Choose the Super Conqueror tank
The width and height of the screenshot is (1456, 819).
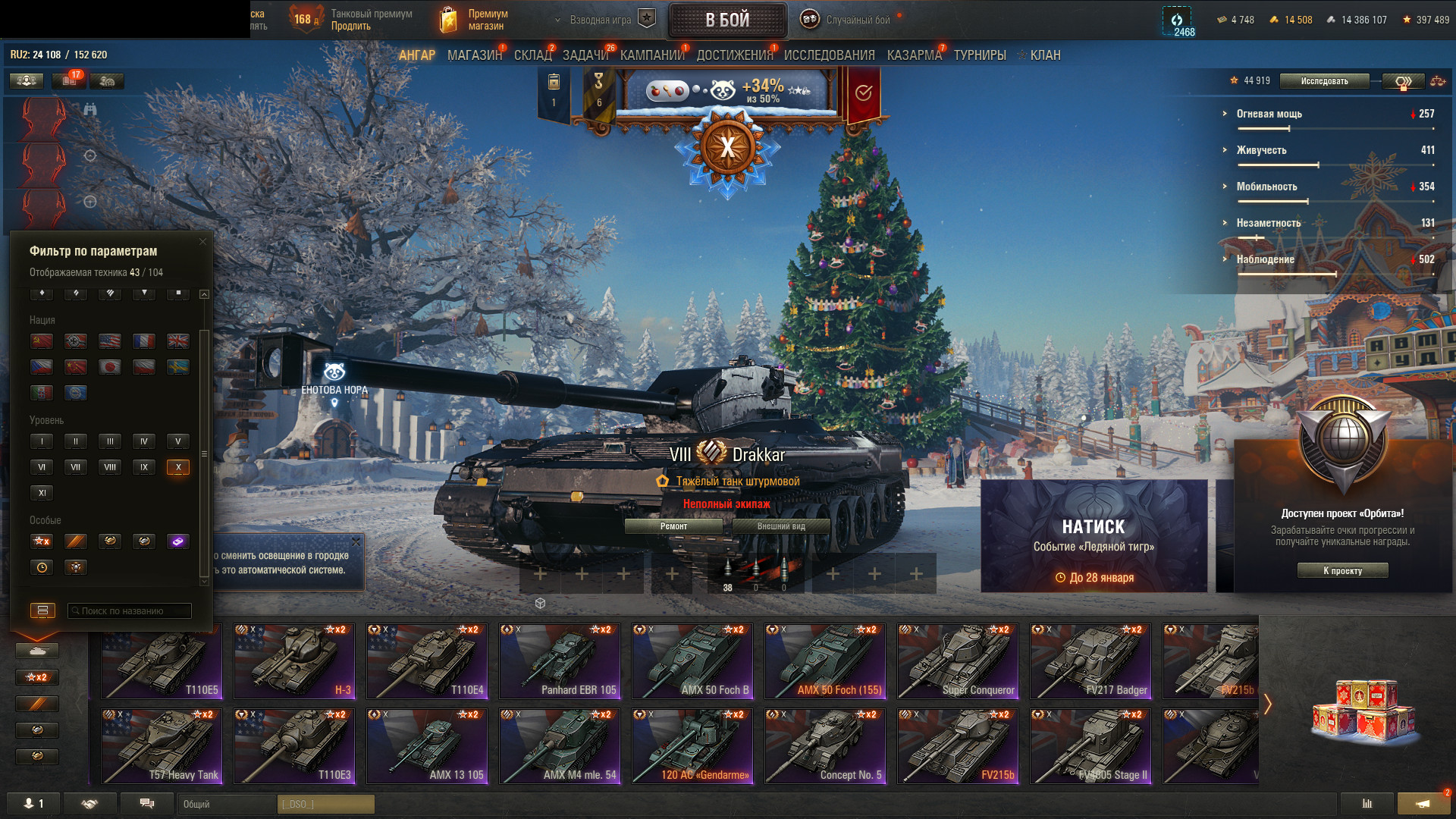click(x=958, y=661)
